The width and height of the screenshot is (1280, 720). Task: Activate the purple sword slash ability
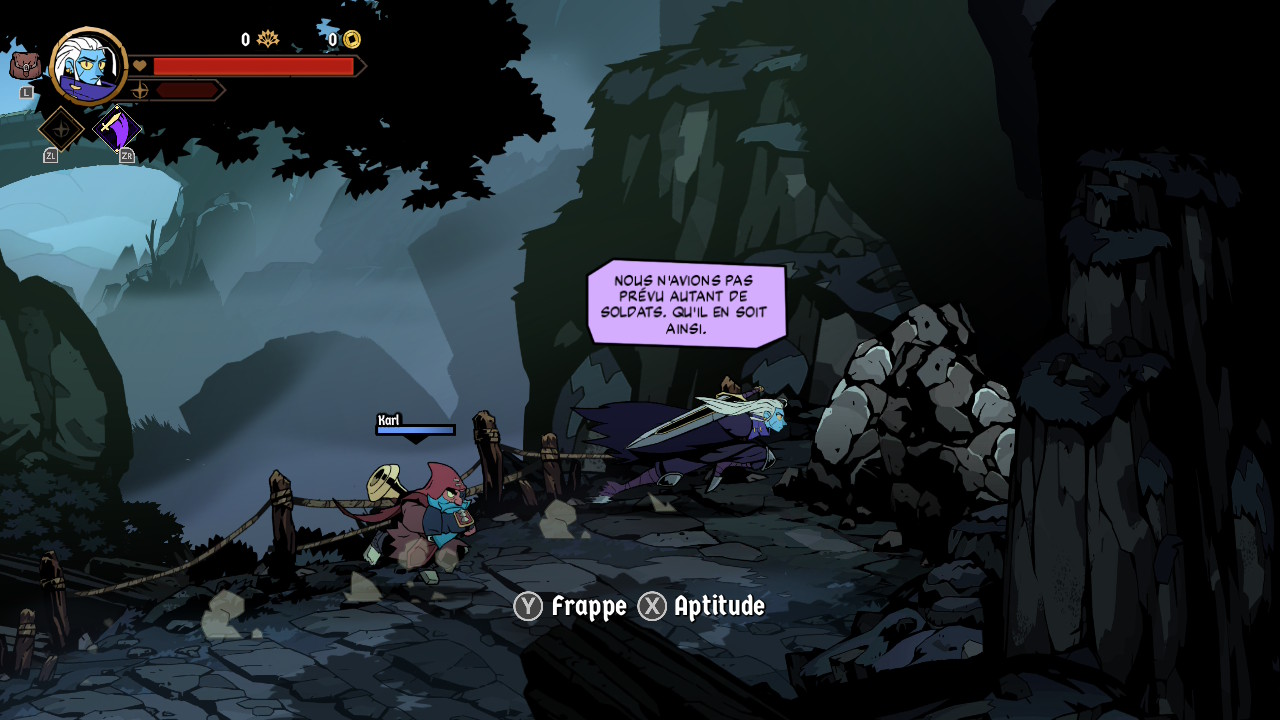[x=117, y=129]
